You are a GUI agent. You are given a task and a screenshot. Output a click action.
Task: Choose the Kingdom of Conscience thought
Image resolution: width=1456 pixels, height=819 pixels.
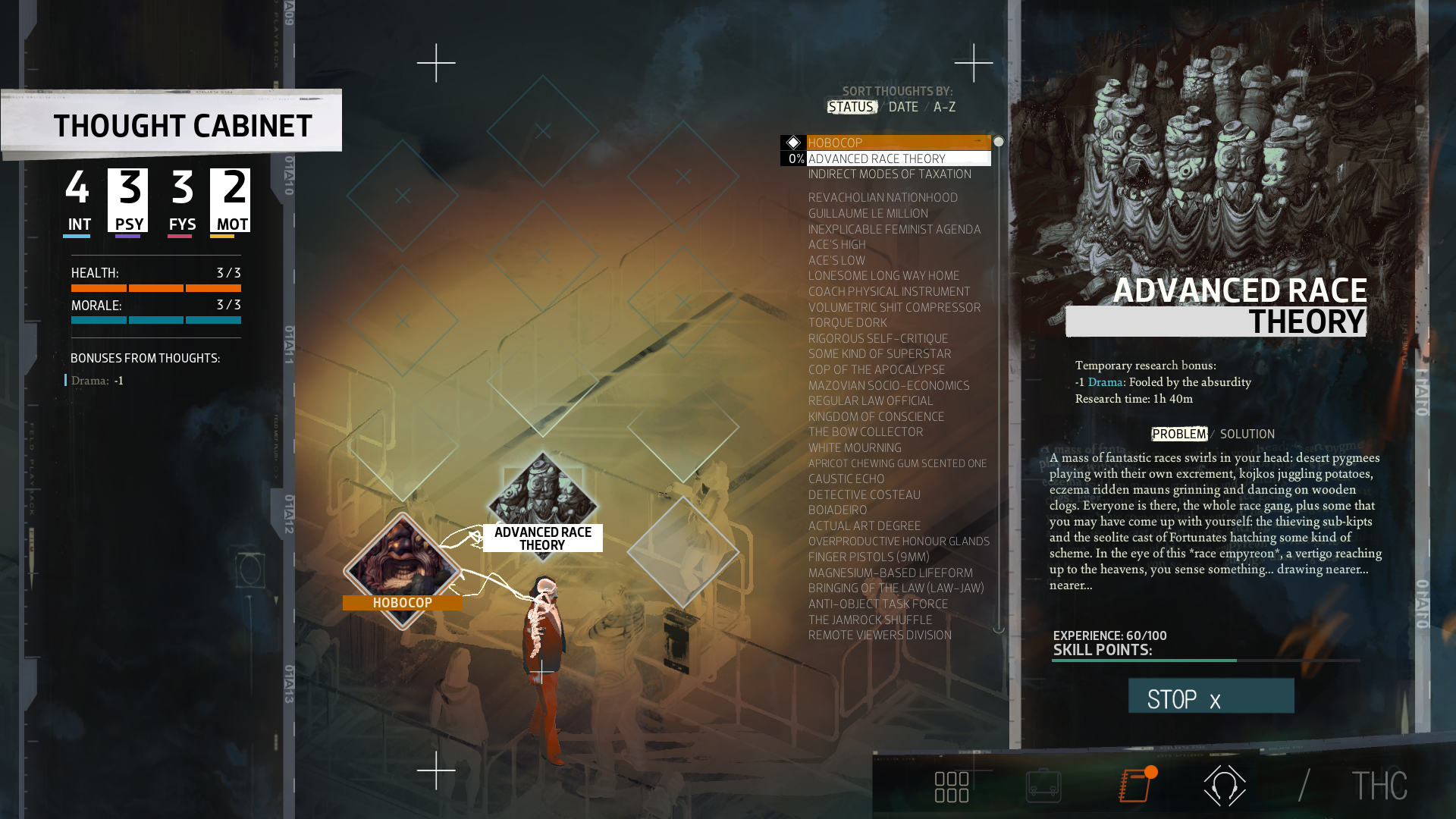(876, 417)
